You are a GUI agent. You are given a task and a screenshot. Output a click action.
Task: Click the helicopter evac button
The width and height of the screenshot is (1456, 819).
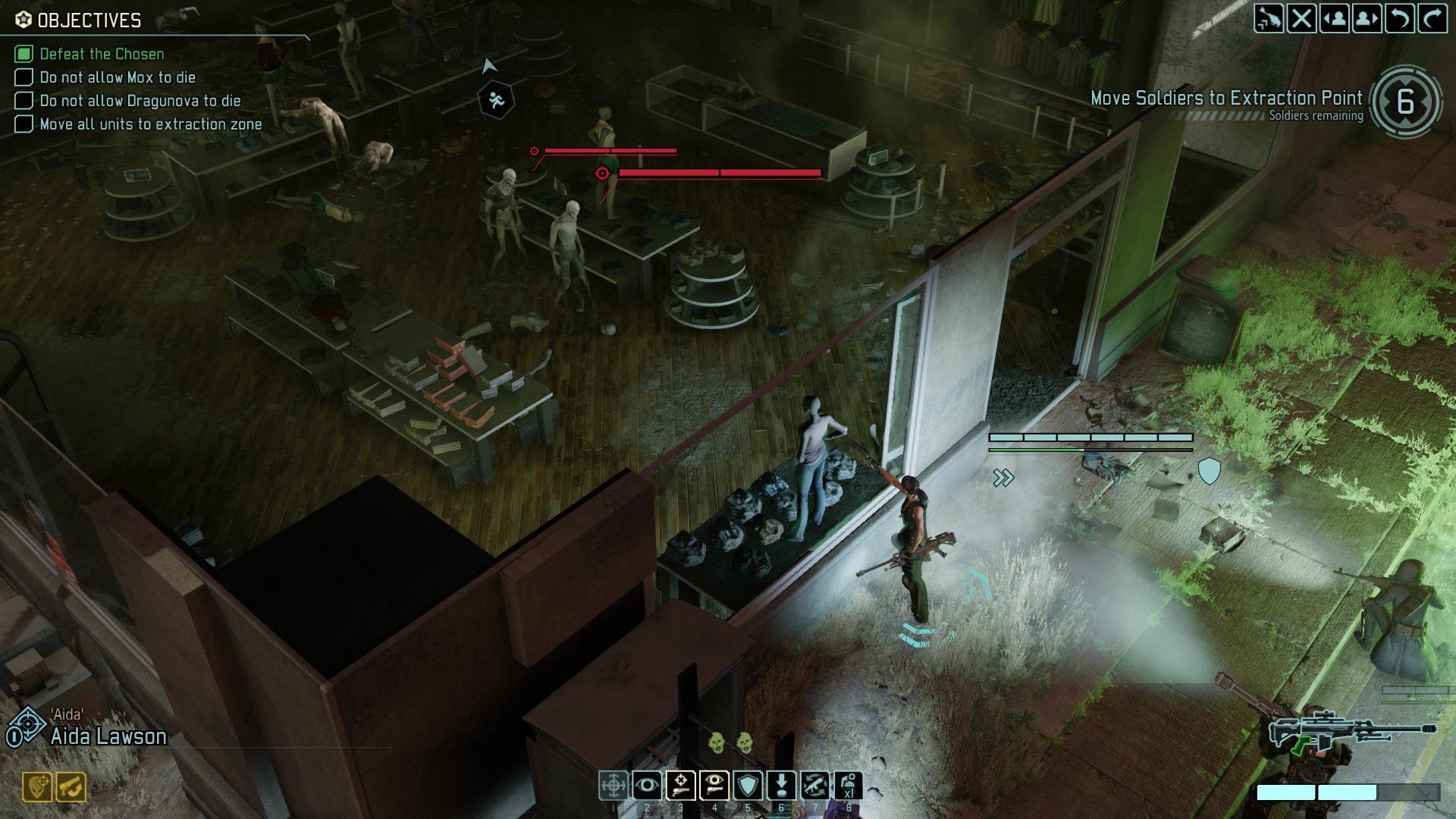click(x=1269, y=18)
